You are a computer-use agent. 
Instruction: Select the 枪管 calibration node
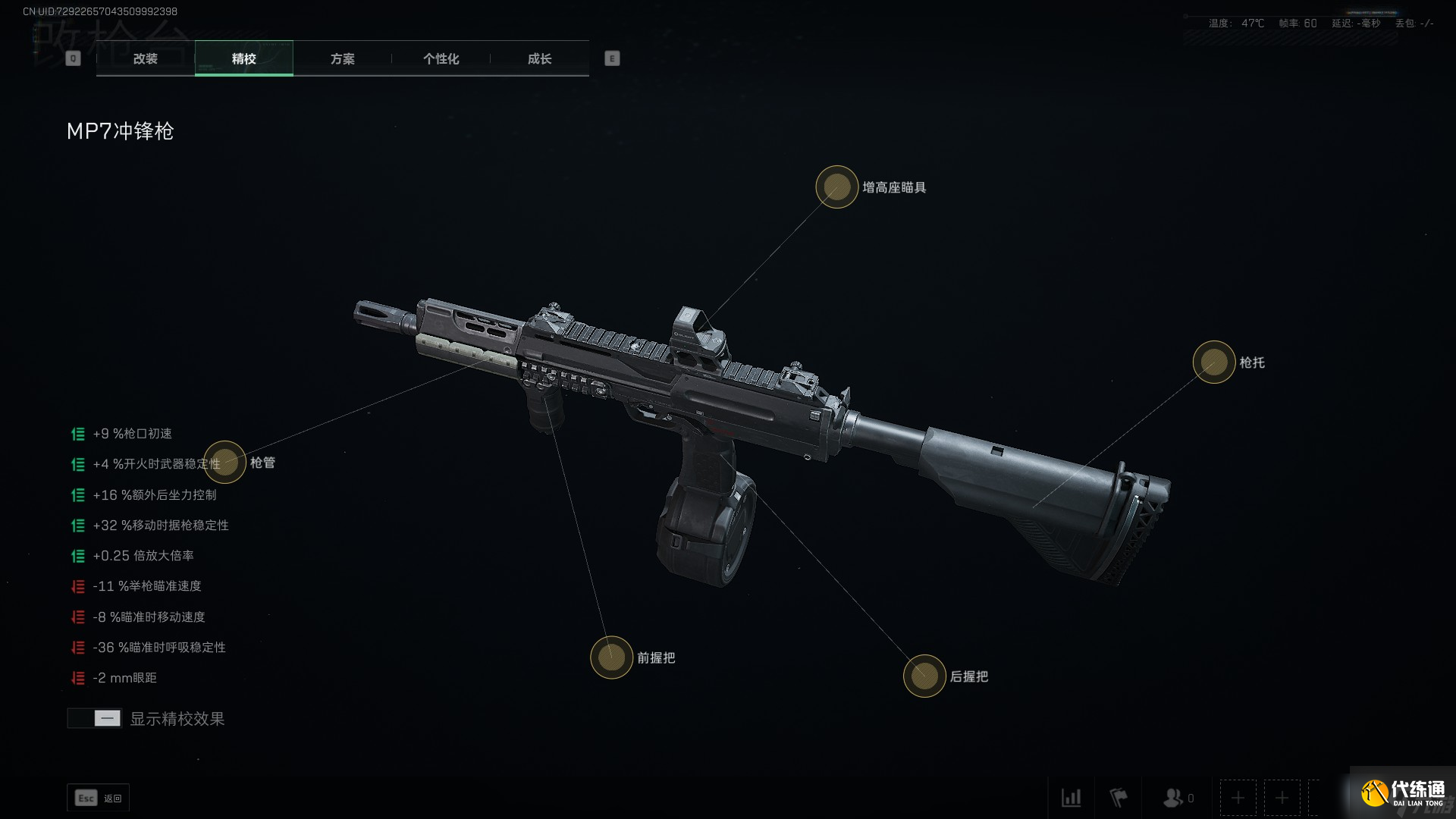[224, 462]
